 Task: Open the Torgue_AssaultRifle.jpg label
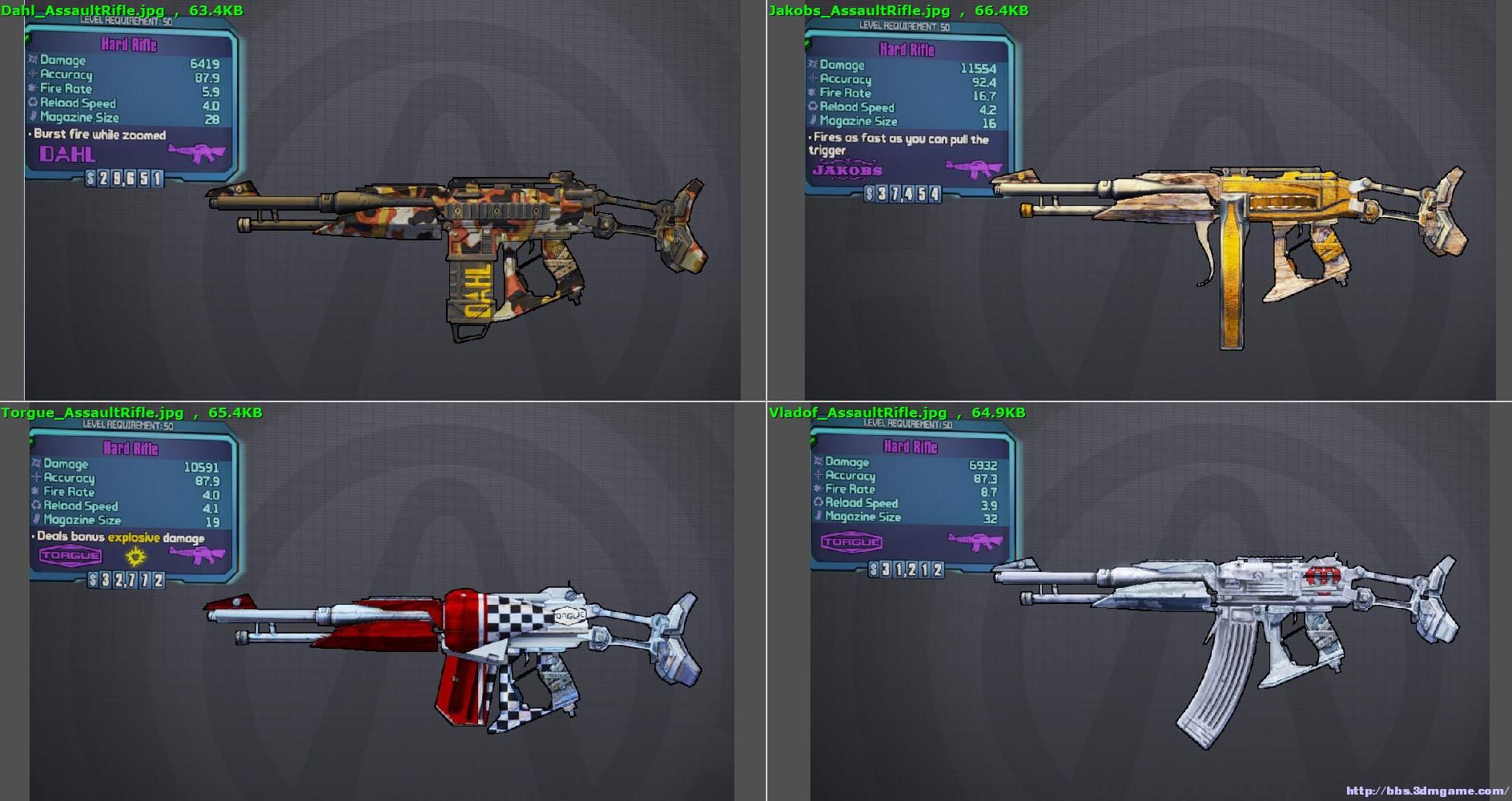(x=90, y=413)
